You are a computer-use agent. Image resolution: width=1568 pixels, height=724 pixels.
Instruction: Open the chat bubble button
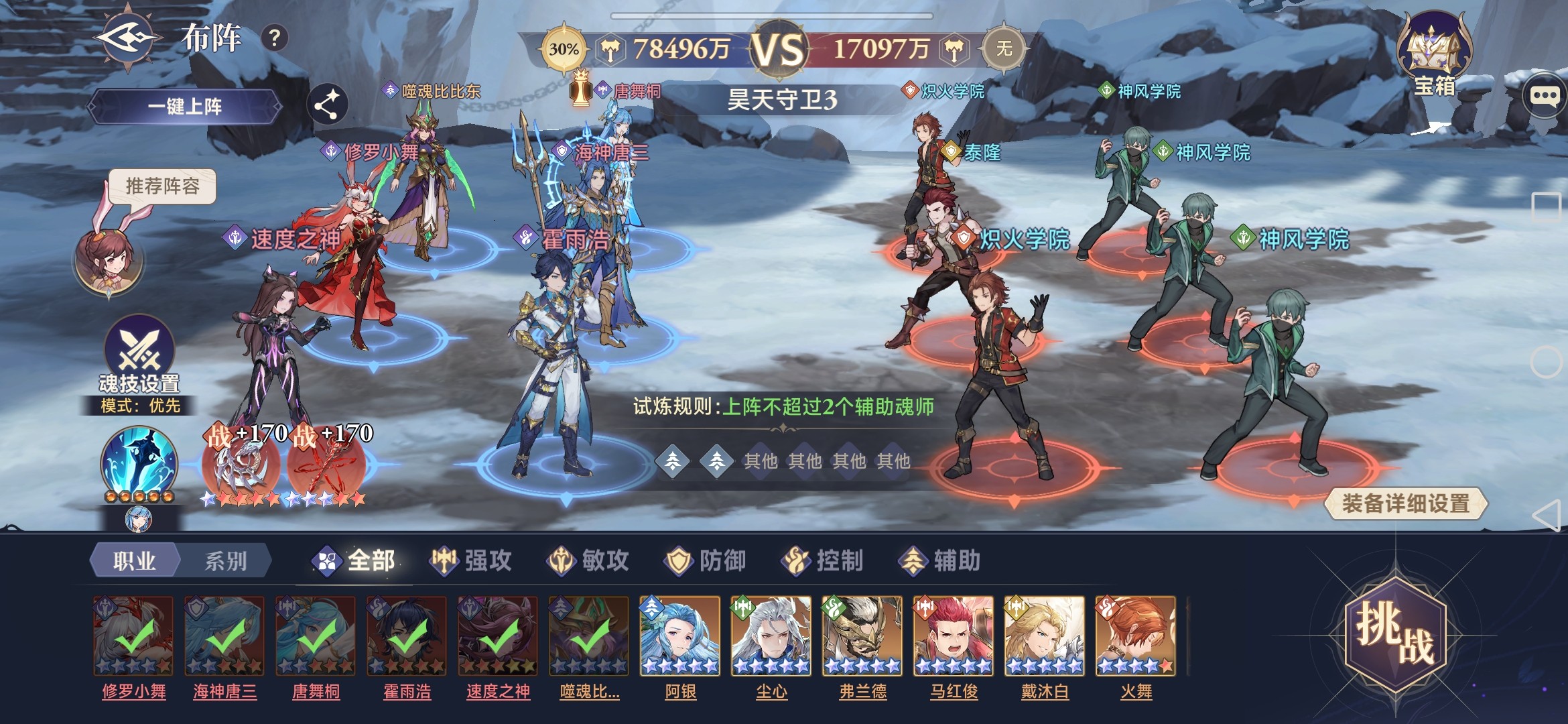1544,96
